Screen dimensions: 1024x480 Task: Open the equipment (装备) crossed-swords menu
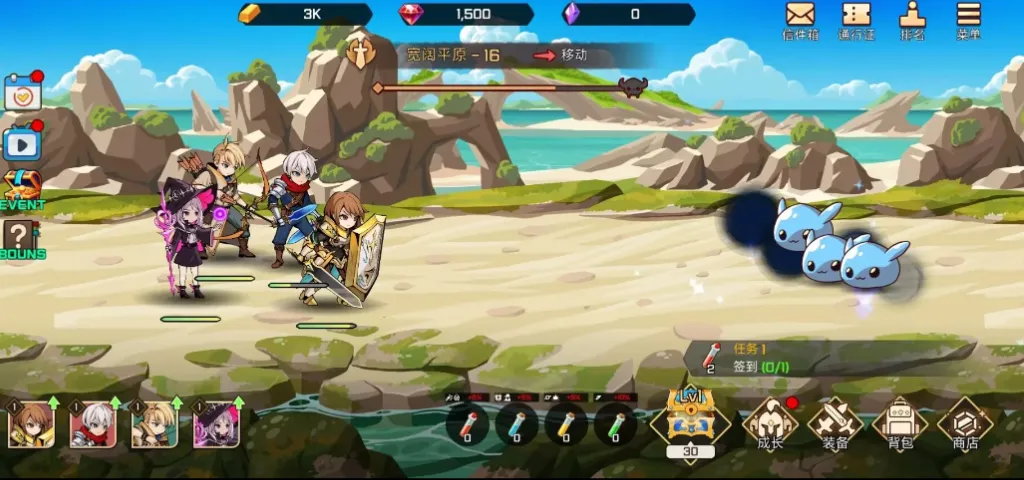tap(835, 423)
